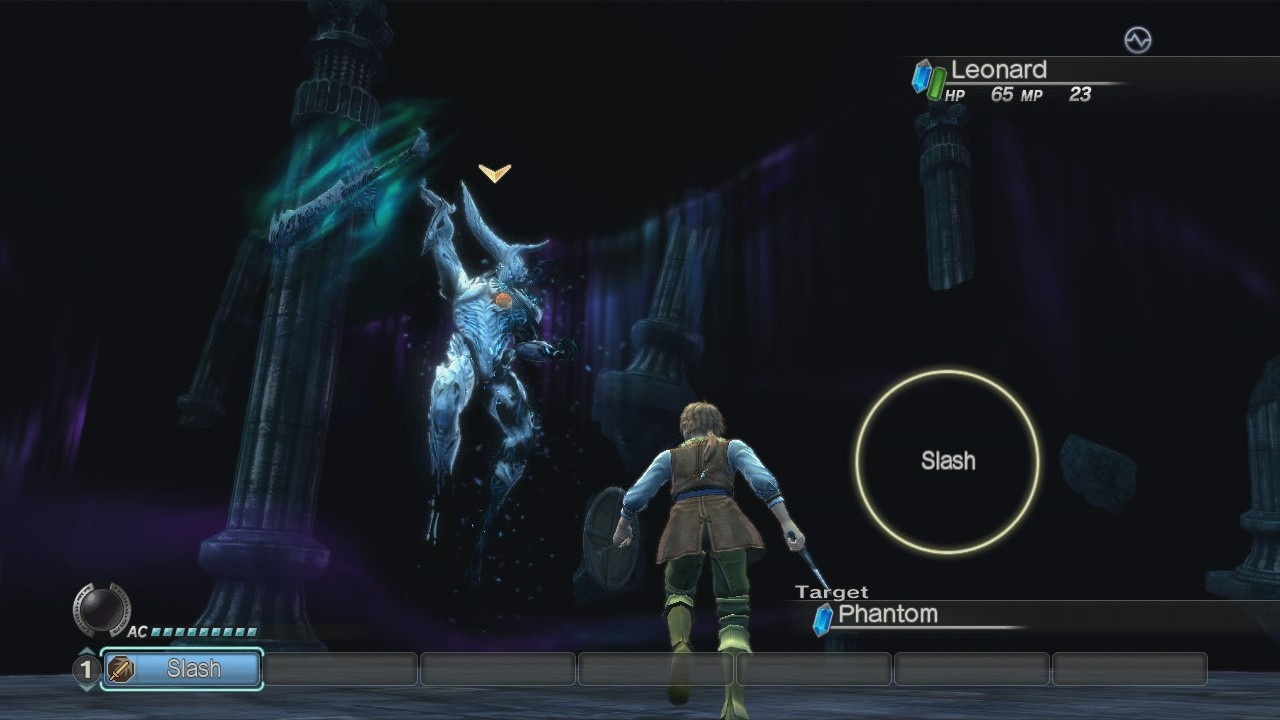The image size is (1280, 720).
Task: Click the up arrow above the hotbar number
Action: [85, 649]
